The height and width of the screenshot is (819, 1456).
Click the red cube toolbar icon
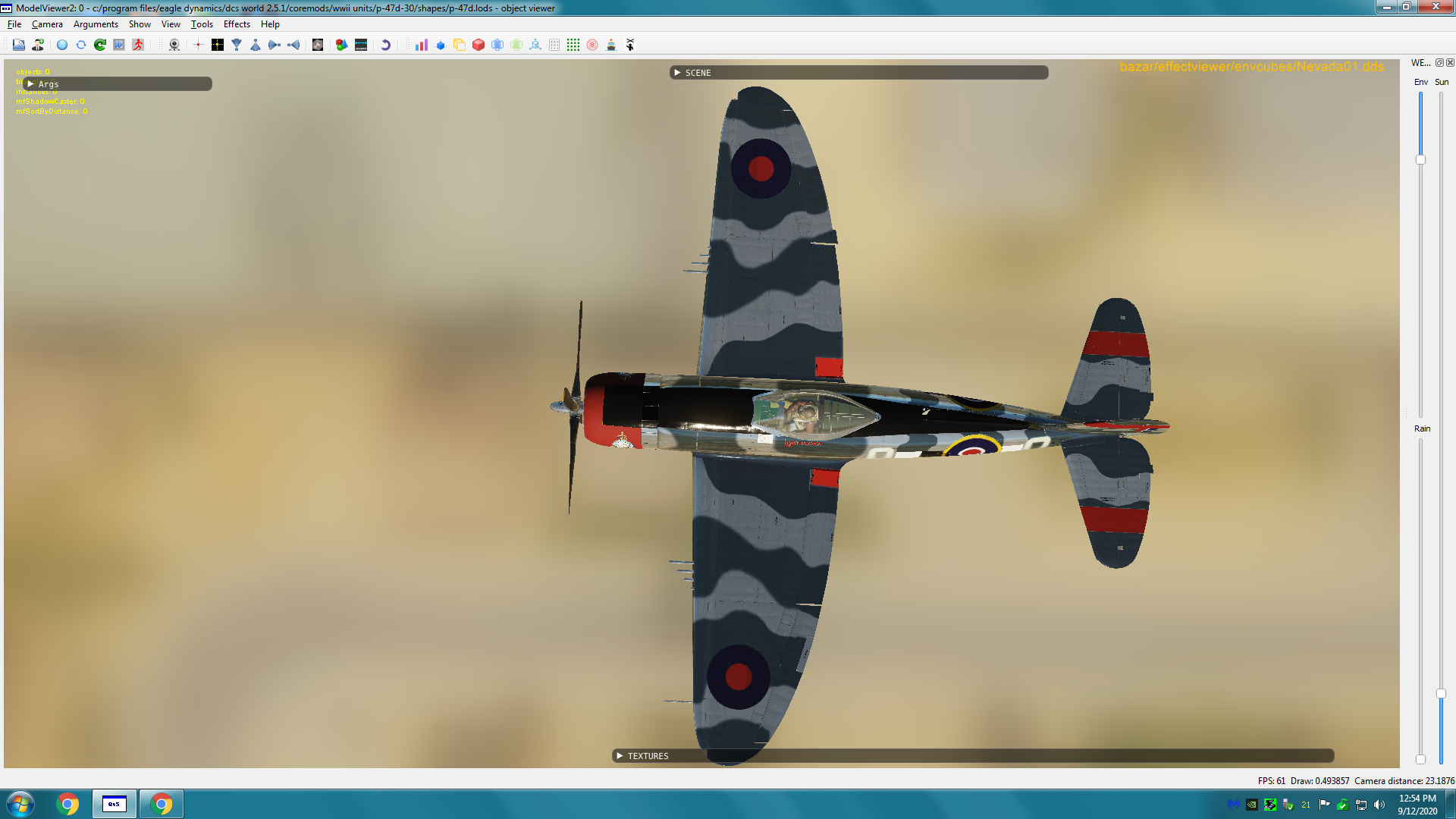479,45
